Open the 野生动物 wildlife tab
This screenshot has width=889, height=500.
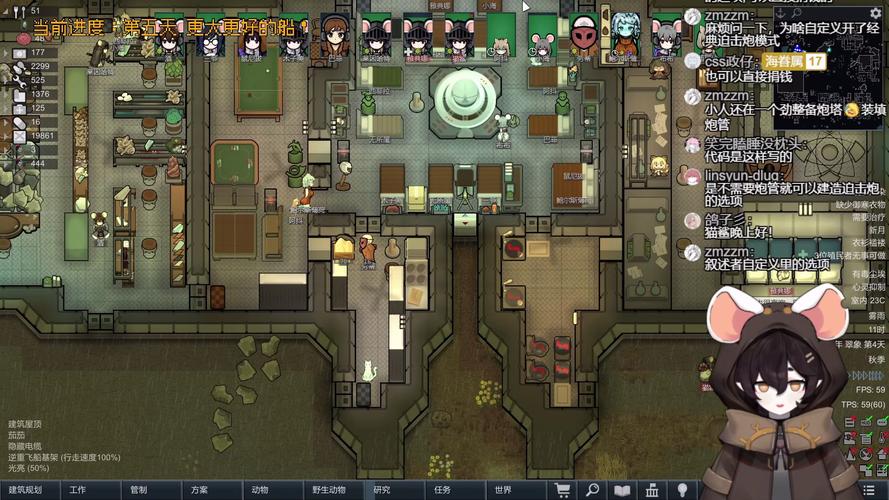328,490
